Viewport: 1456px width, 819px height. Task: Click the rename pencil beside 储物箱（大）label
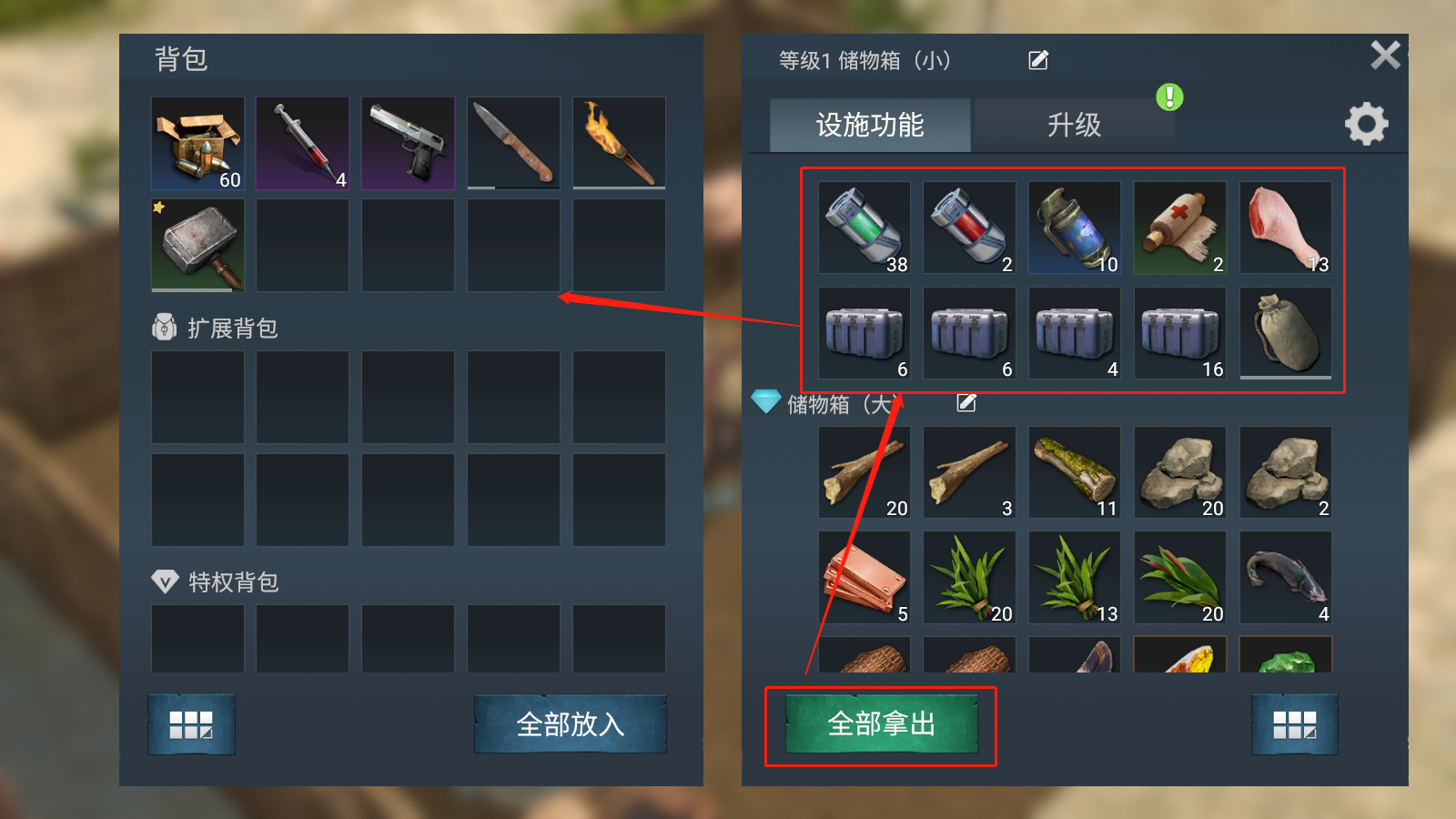point(966,401)
